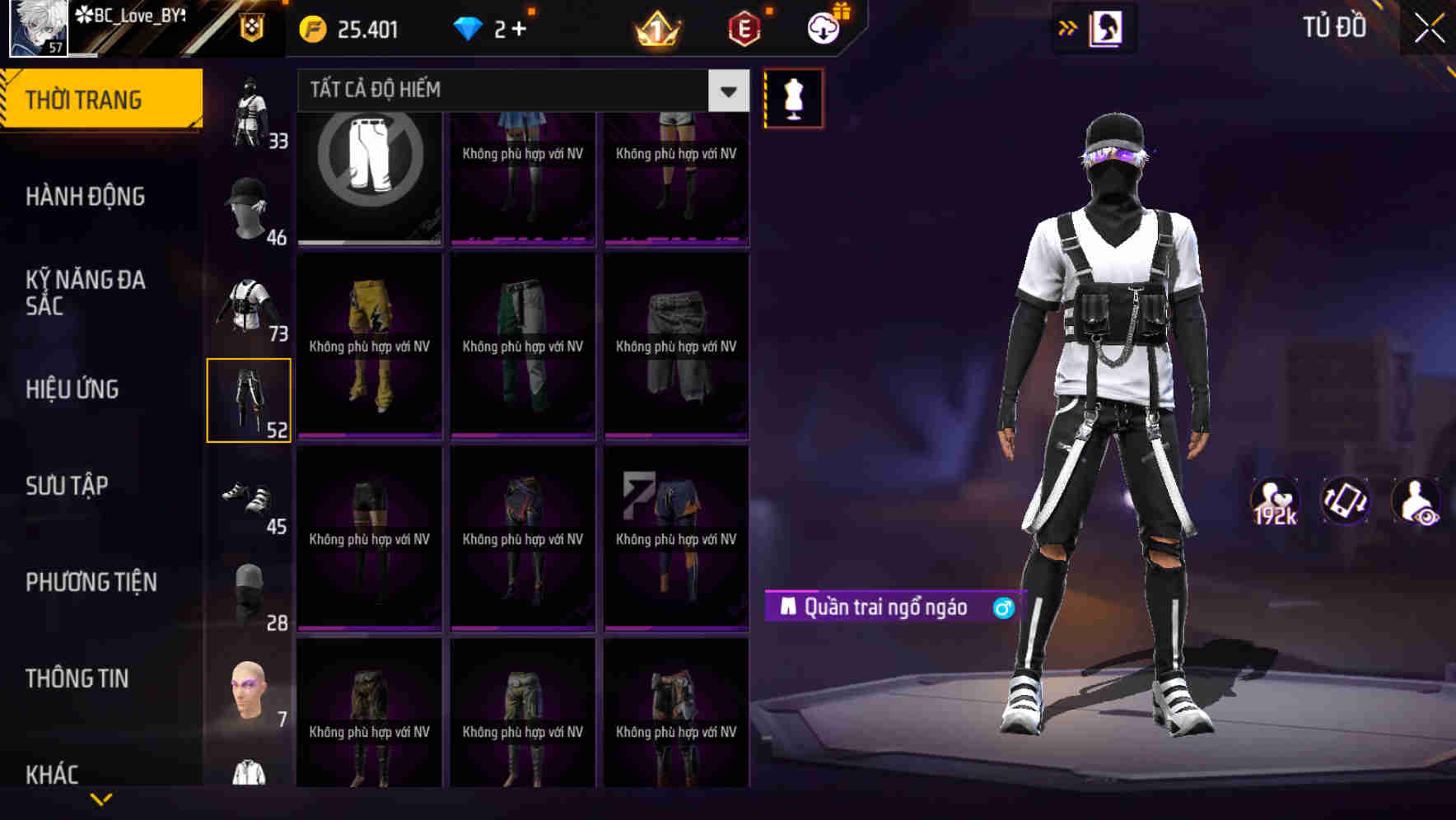Image resolution: width=1456 pixels, height=820 pixels.
Task: Click the Quần trai ngổ ngáo label
Action: tap(885, 606)
